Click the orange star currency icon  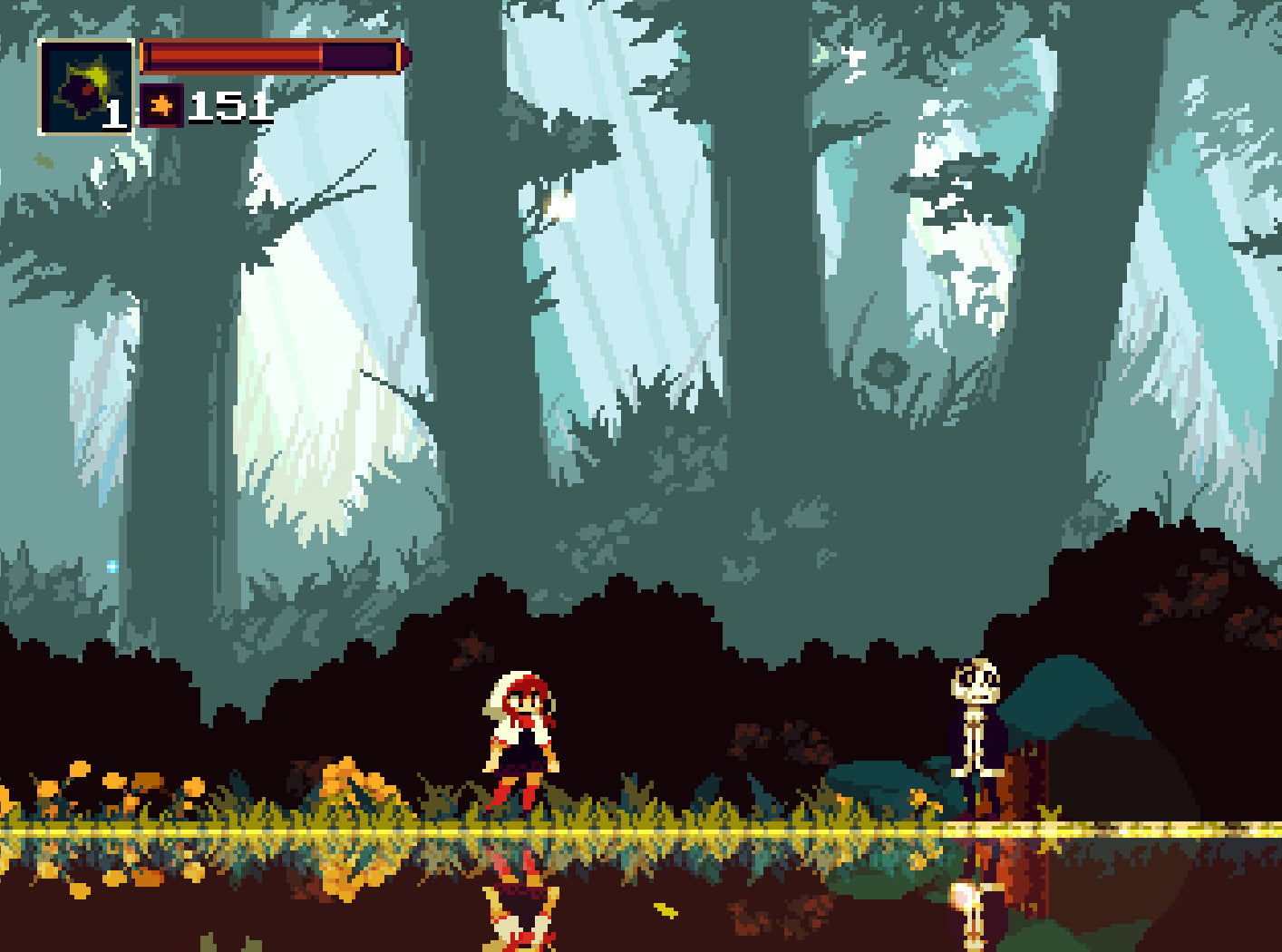tap(161, 104)
